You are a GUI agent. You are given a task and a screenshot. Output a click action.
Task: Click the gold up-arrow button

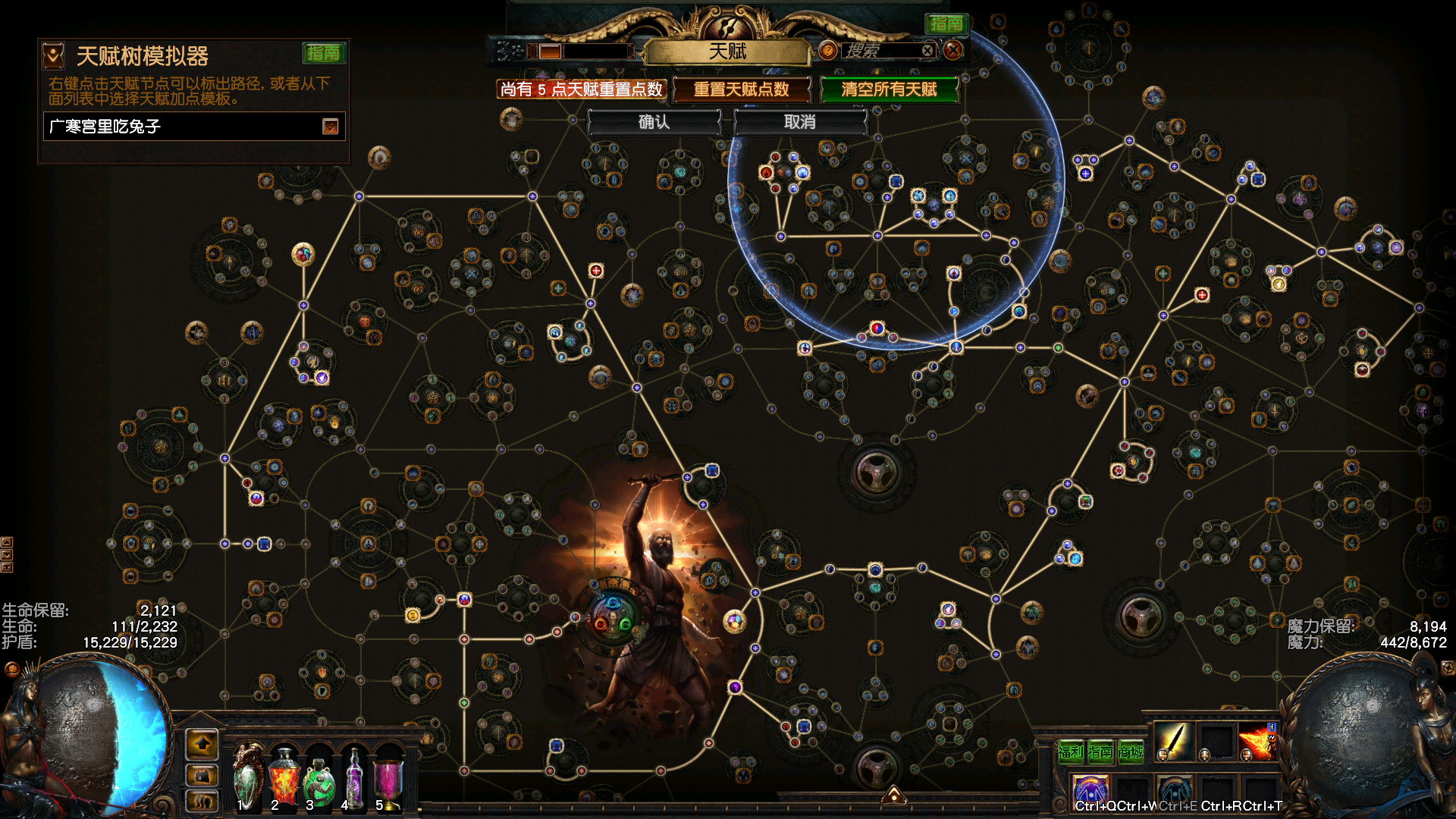pos(202,744)
